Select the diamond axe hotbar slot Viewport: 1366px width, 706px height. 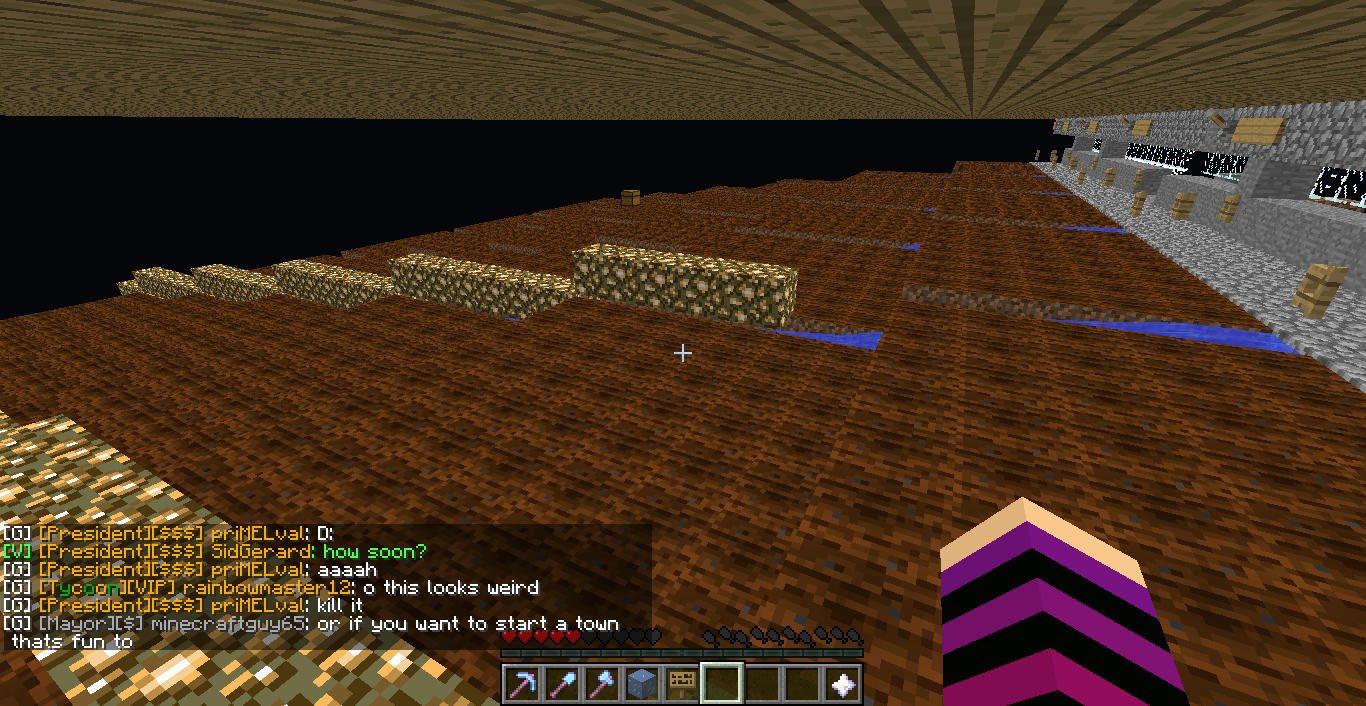pos(601,684)
